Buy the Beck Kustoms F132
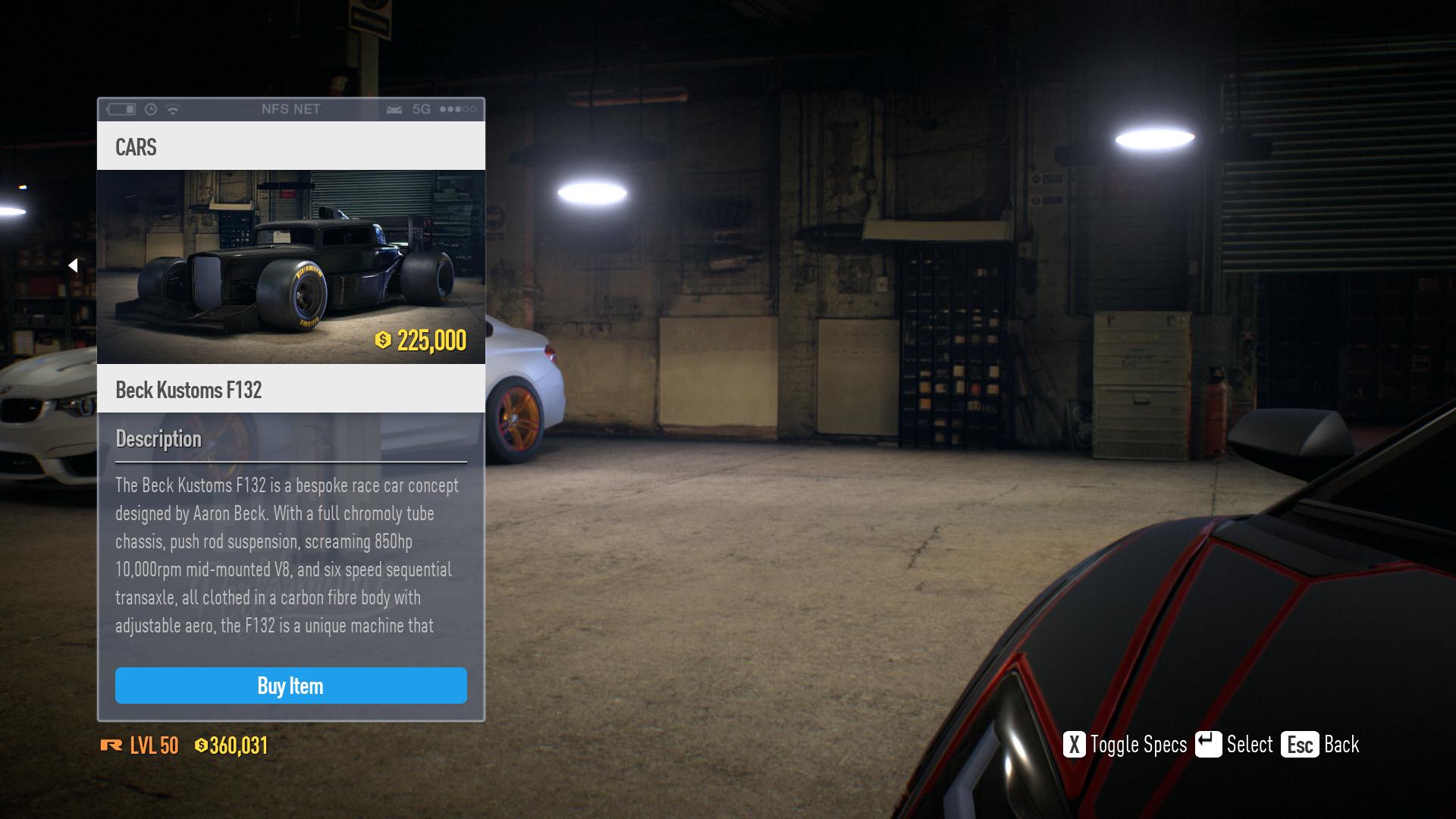The width and height of the screenshot is (1456, 819). coord(290,686)
